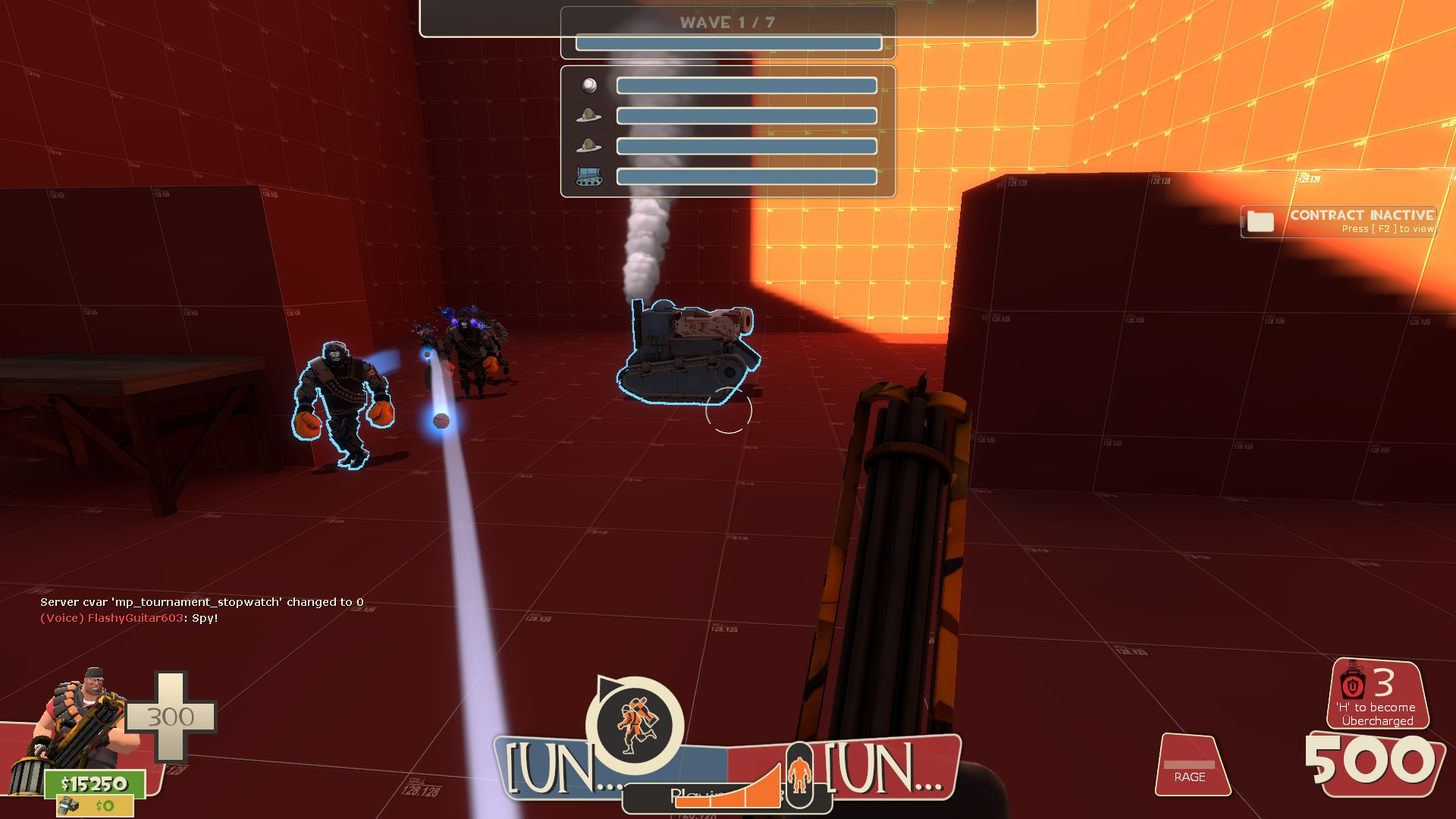The image size is (1456, 819).
Task: Toggle the RAGE meter indicator
Action: click(1190, 766)
